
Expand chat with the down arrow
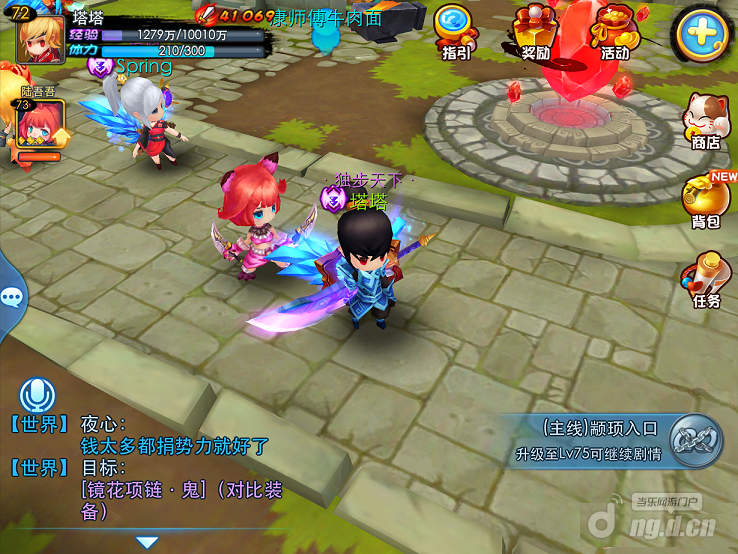click(147, 542)
